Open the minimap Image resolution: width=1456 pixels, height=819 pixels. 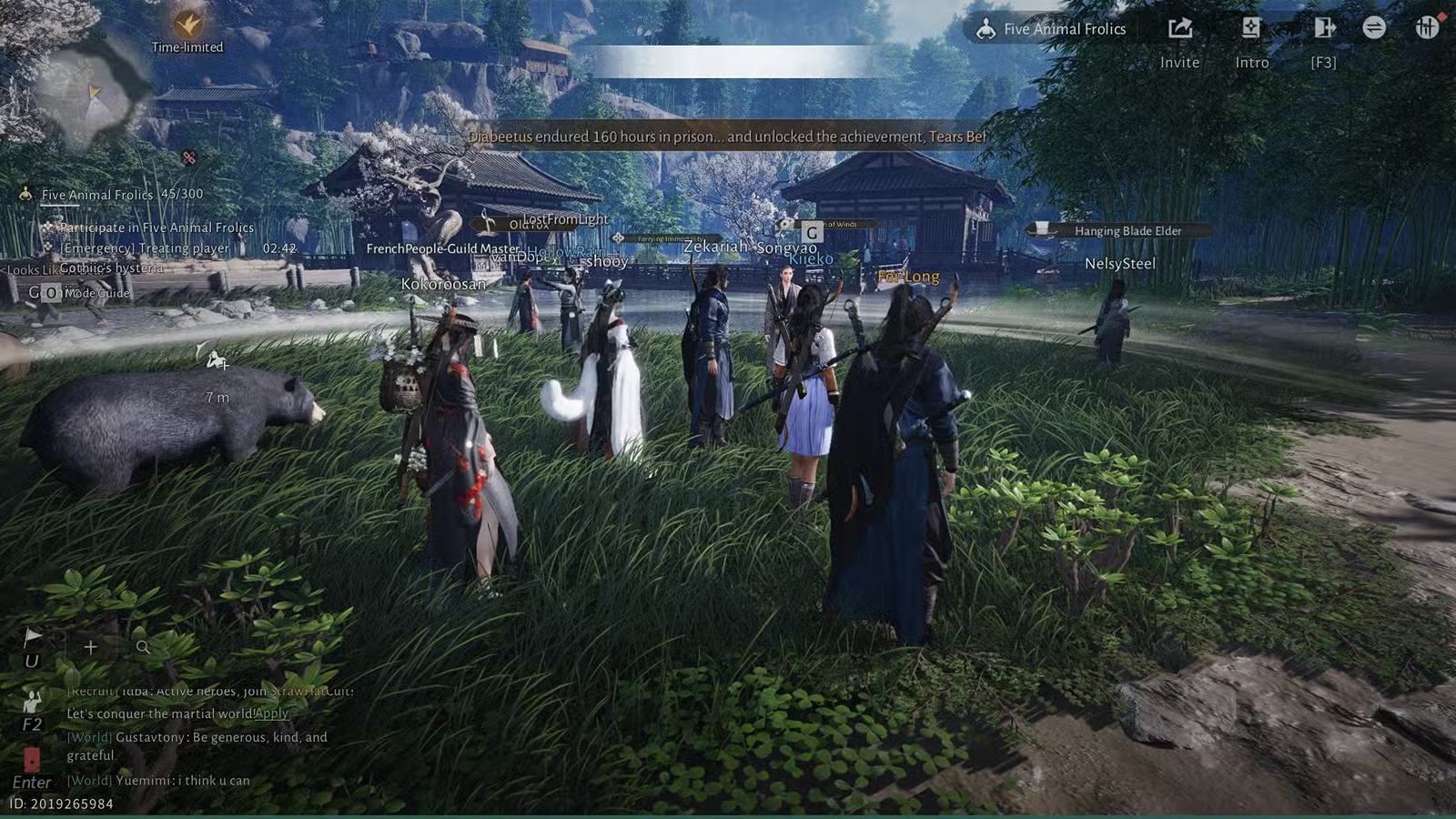coord(95,97)
